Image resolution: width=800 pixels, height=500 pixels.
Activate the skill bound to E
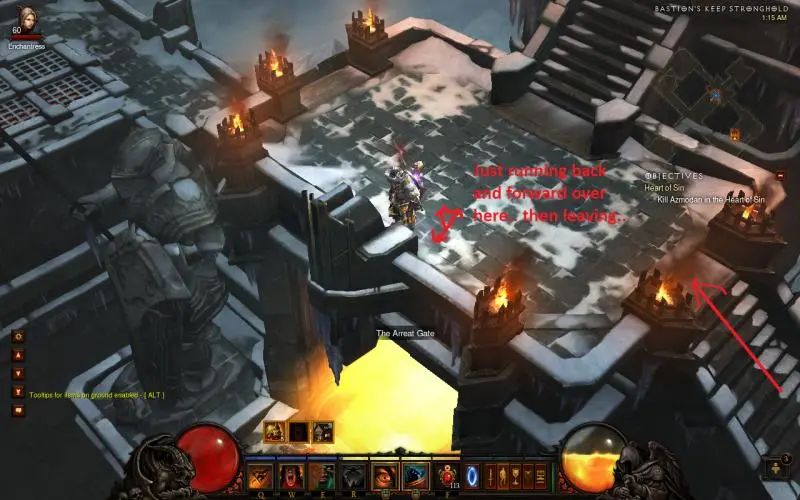(x=322, y=476)
